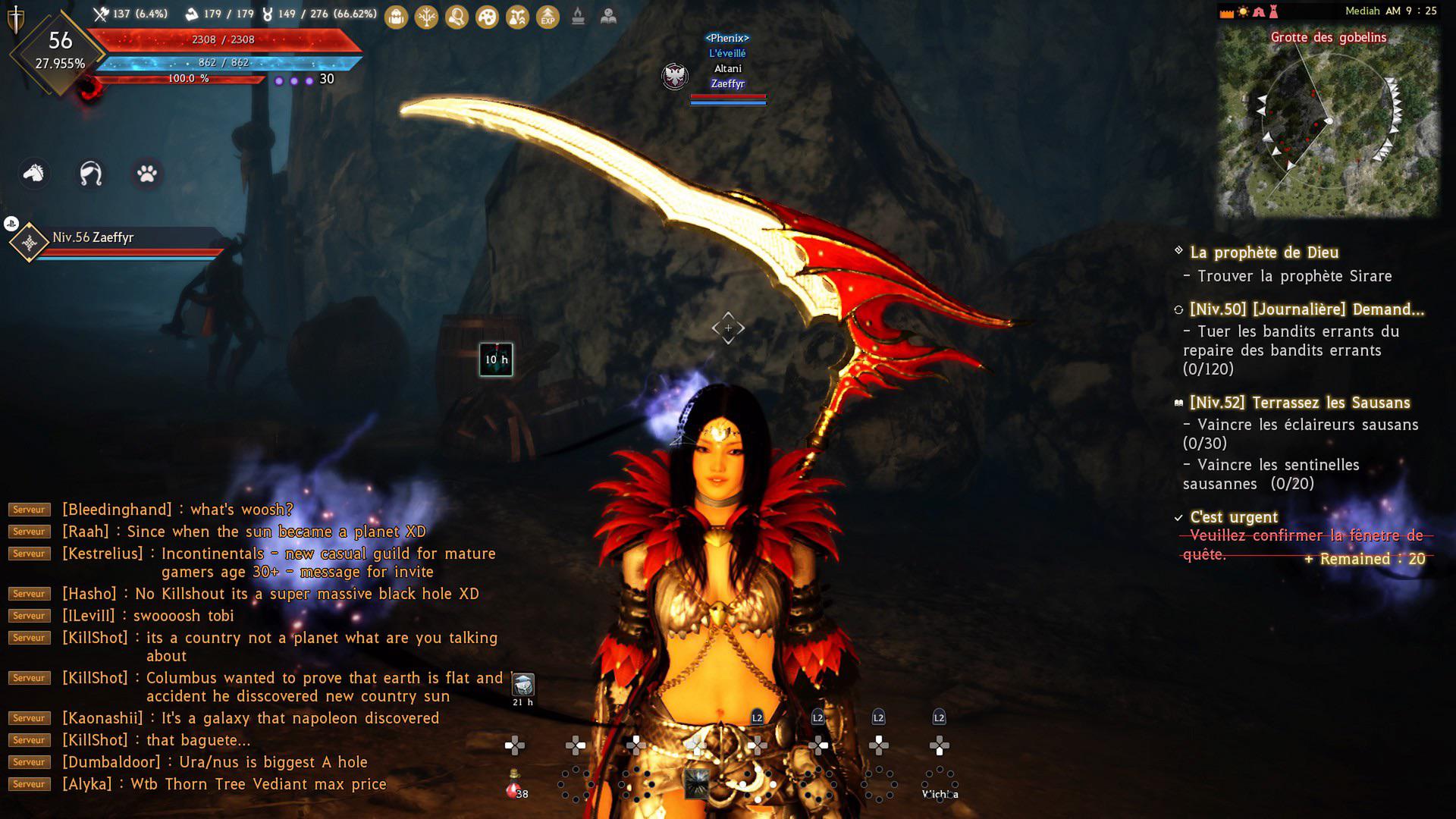This screenshot has width=1456, height=819.
Task: Open the skill tree icon
Action: coord(425,17)
